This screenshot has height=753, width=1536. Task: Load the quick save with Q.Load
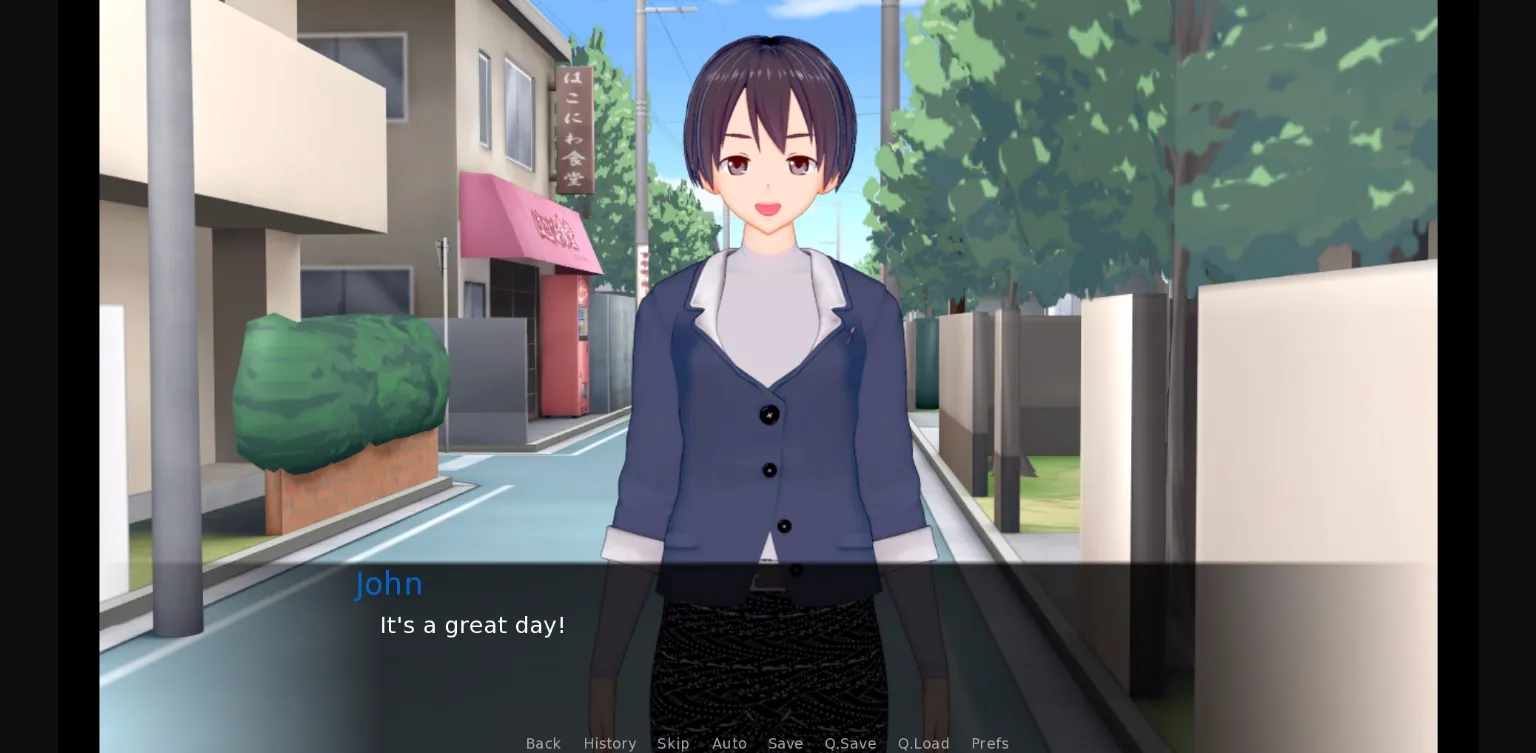(x=923, y=743)
